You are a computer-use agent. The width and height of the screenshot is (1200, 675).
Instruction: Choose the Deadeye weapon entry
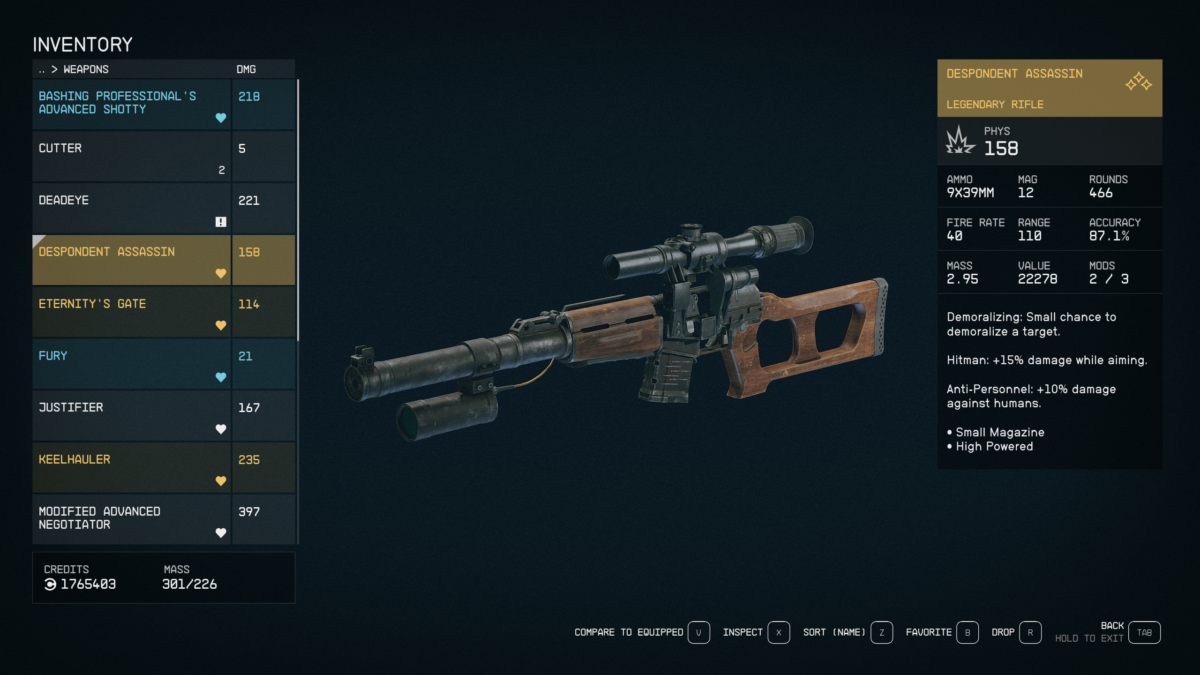(132, 208)
